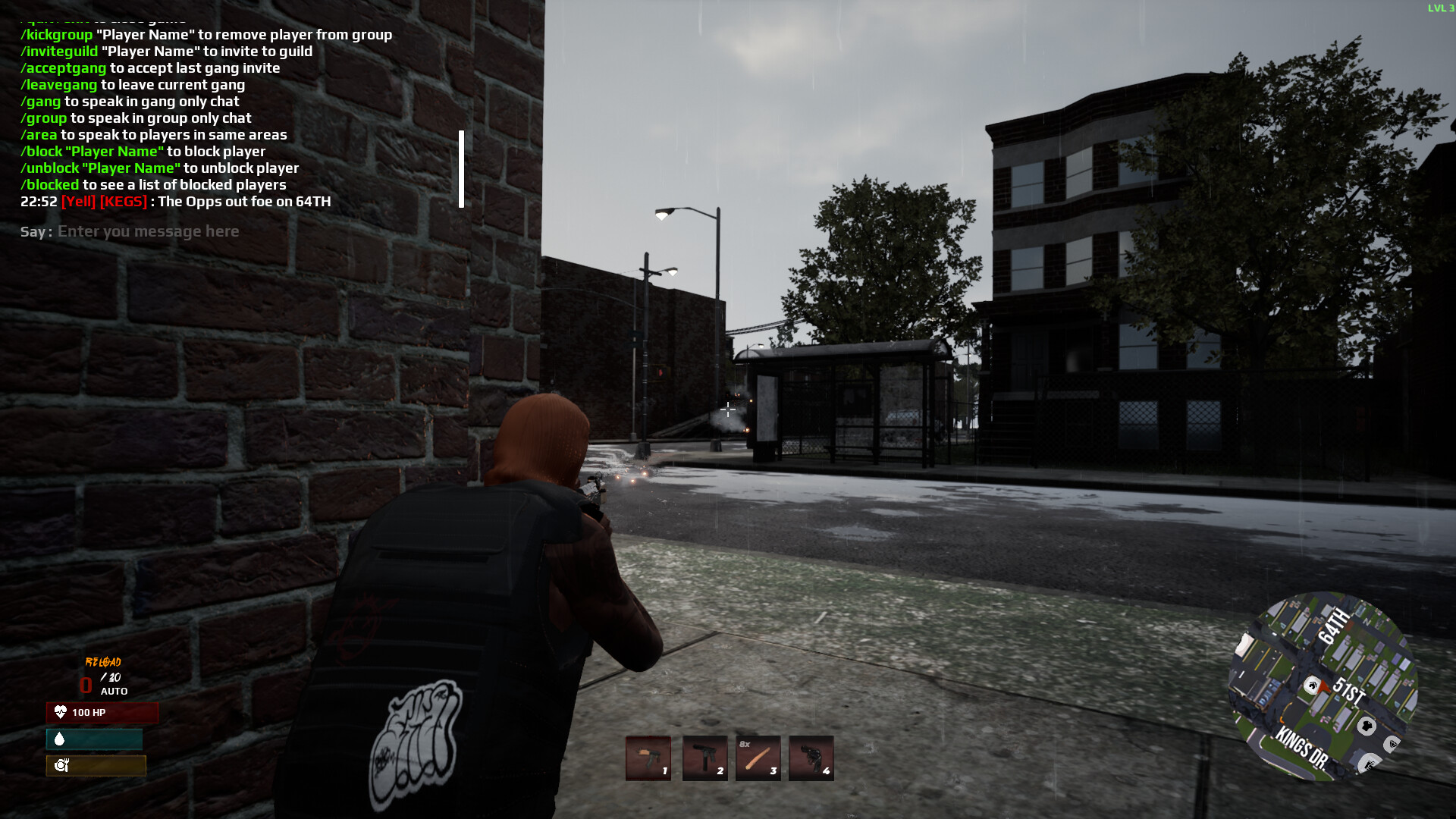
Task: Click the jewelry diamond marker on the minimap
Action: click(x=1393, y=745)
